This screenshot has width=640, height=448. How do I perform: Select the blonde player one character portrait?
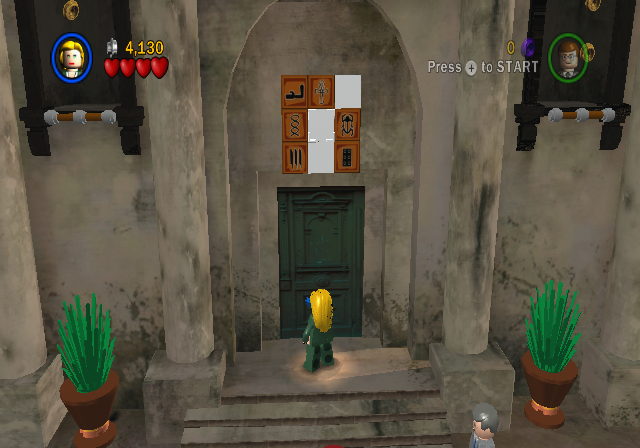click(x=72, y=57)
